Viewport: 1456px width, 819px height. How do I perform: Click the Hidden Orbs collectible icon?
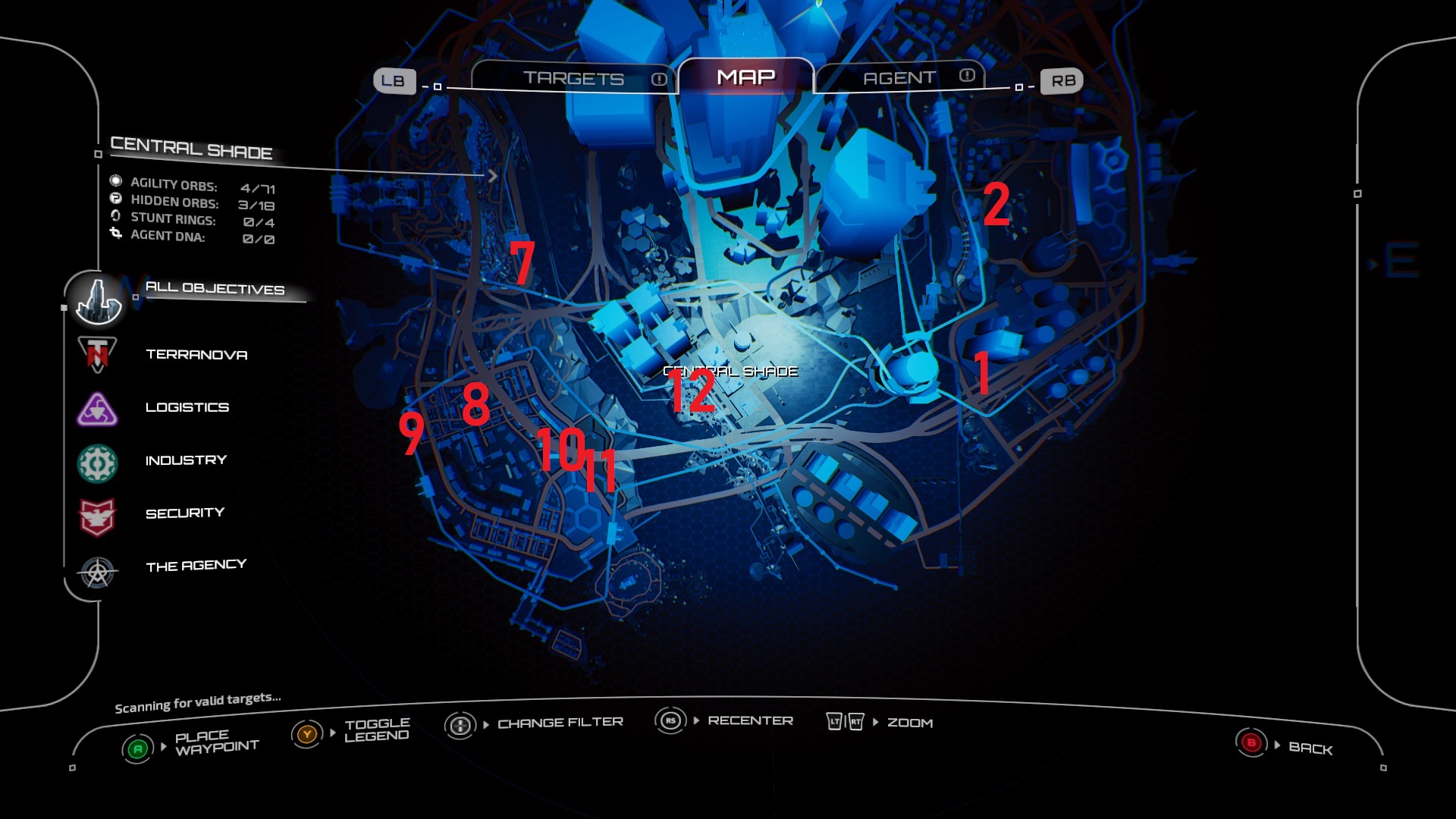(116, 202)
